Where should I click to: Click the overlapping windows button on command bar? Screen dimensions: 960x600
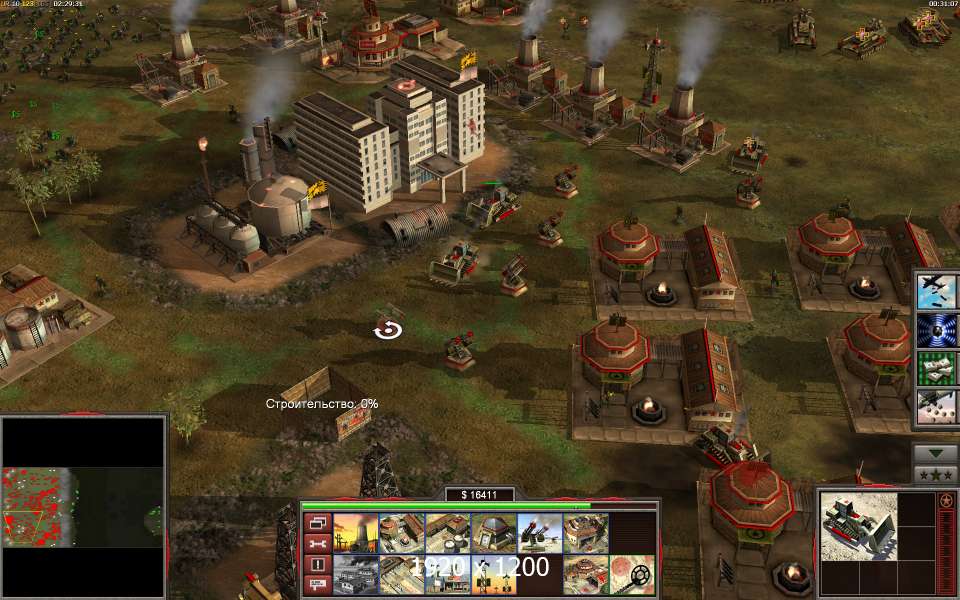(x=317, y=522)
